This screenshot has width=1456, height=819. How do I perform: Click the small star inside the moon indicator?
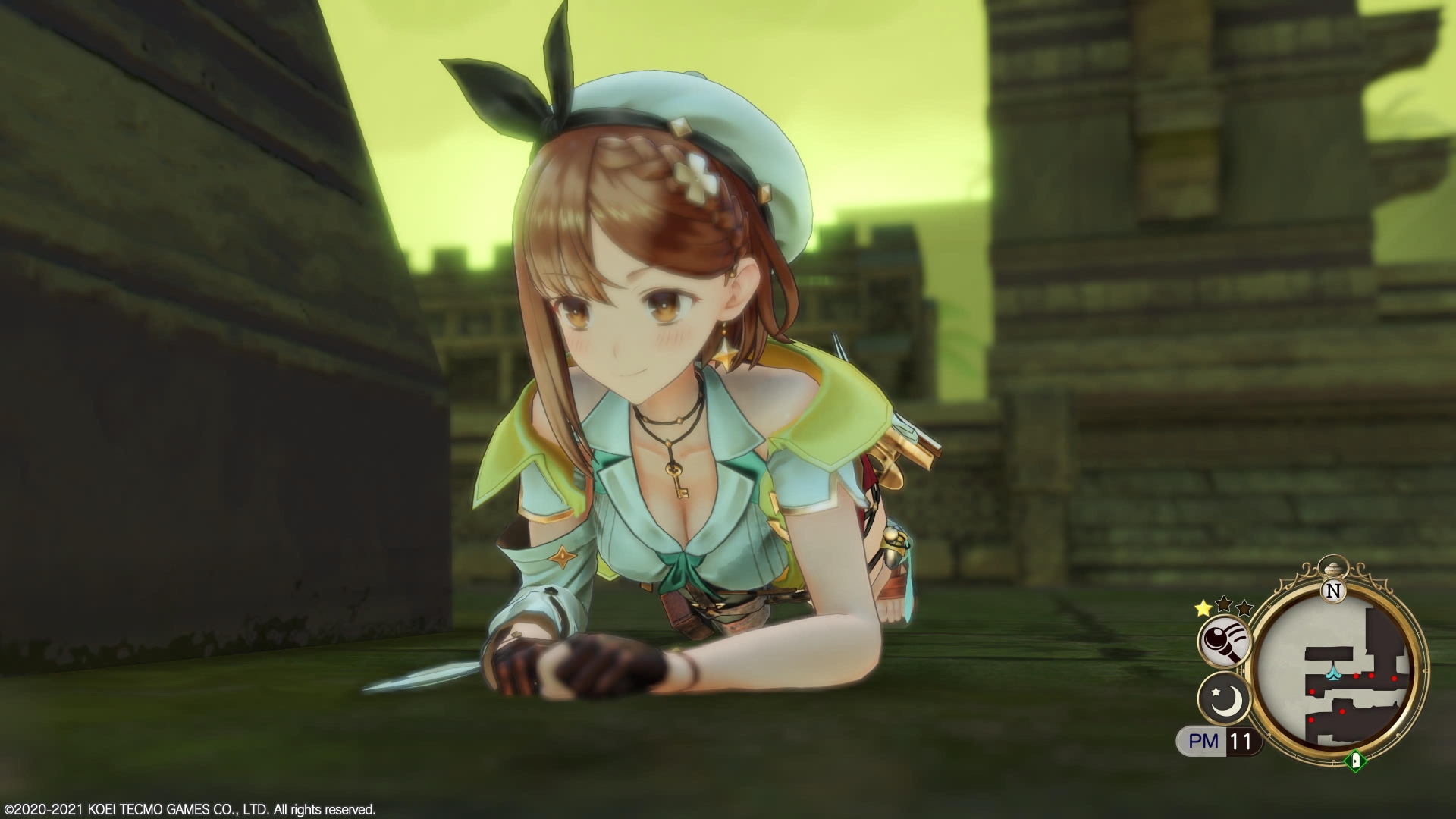tap(1216, 692)
